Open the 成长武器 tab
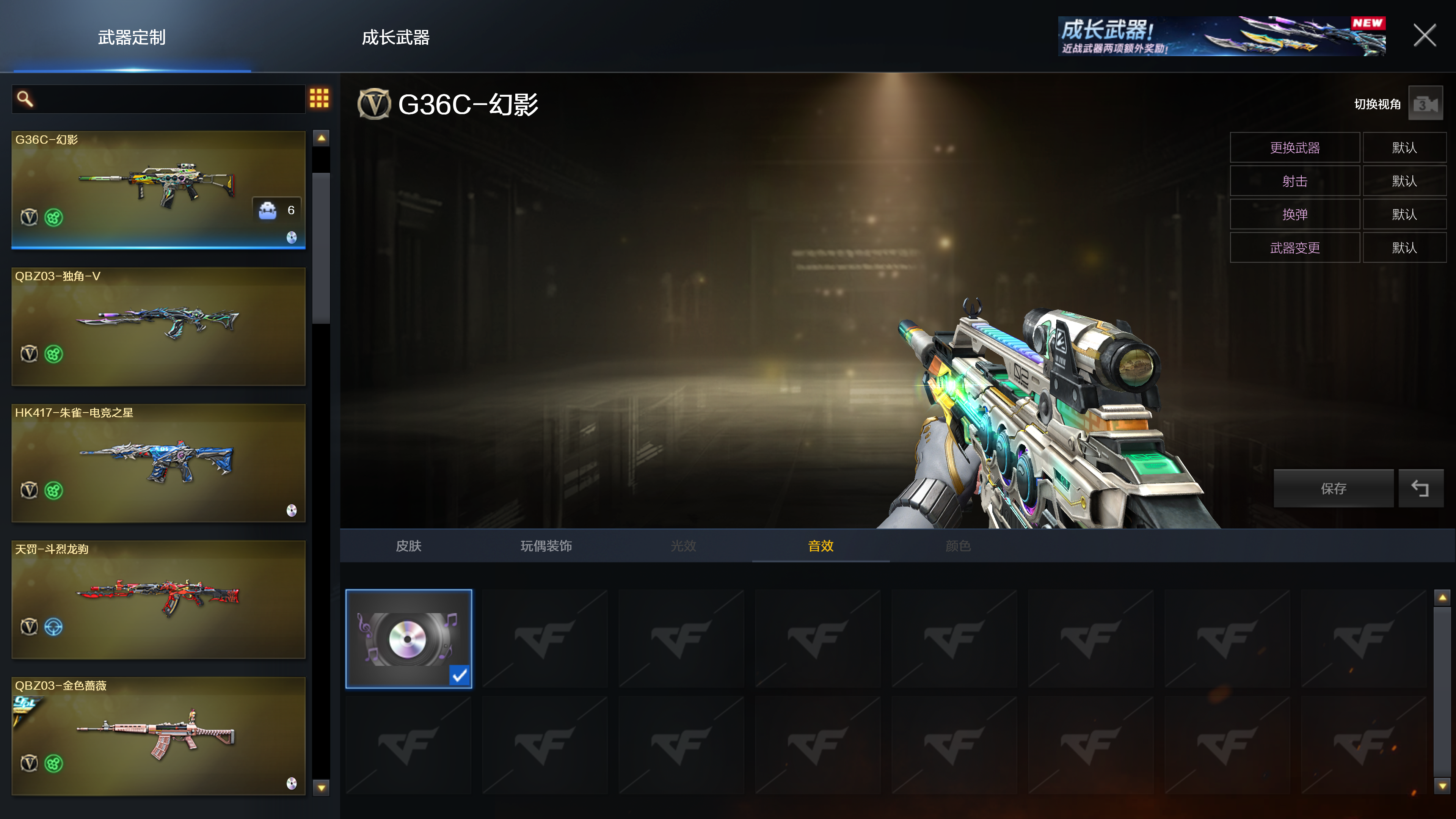The width and height of the screenshot is (1456, 819). coord(395,37)
